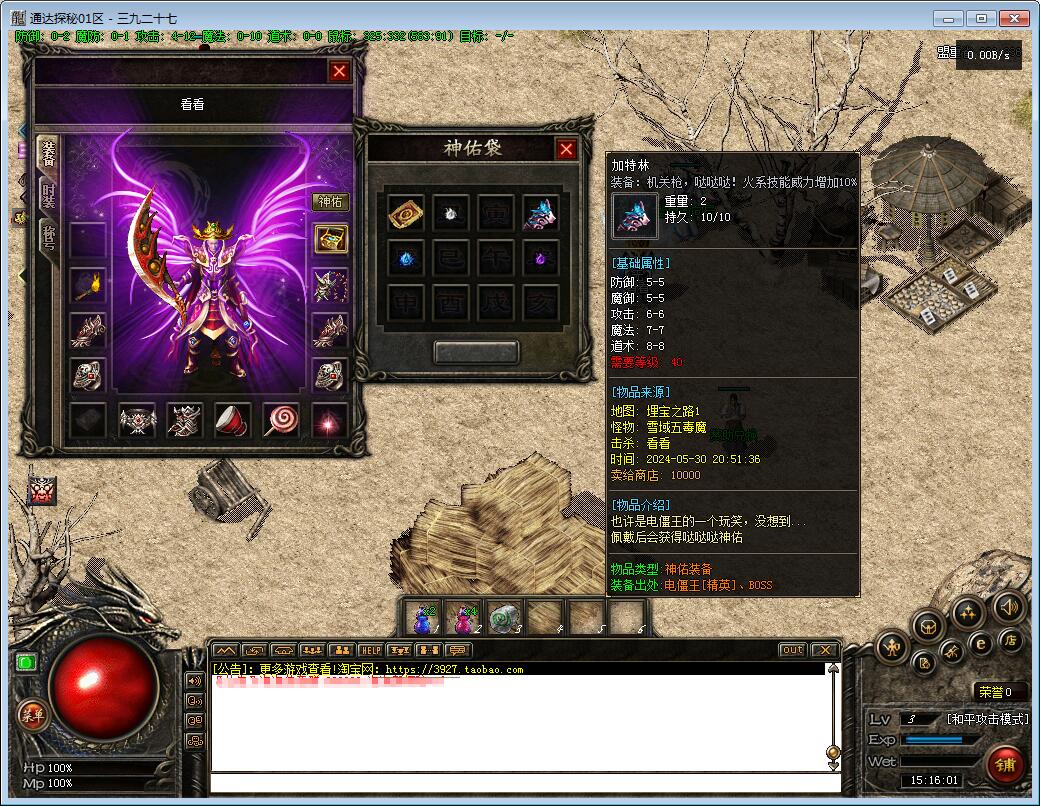Switch to the 称号 title tab
Image resolution: width=1040 pixels, height=806 pixels.
[48, 238]
